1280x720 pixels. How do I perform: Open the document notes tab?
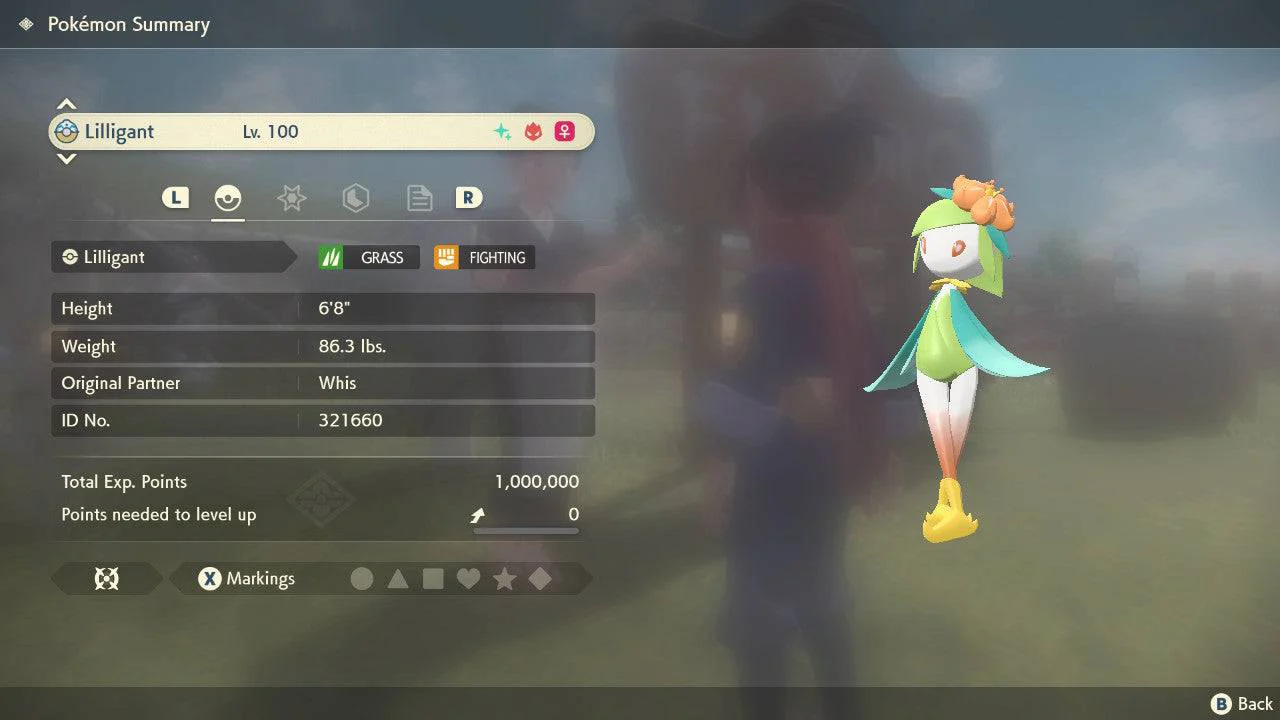coord(419,198)
